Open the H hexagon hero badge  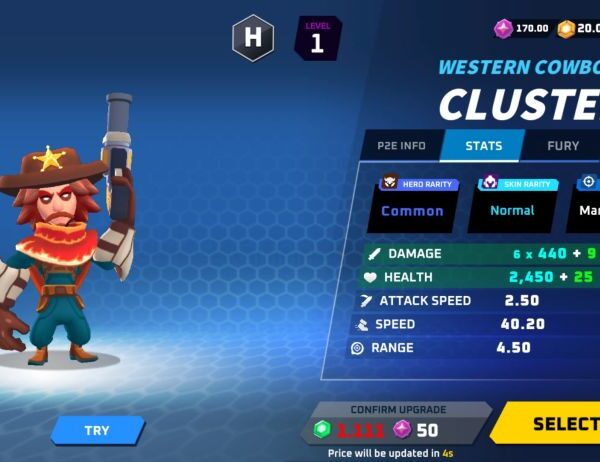(253, 40)
